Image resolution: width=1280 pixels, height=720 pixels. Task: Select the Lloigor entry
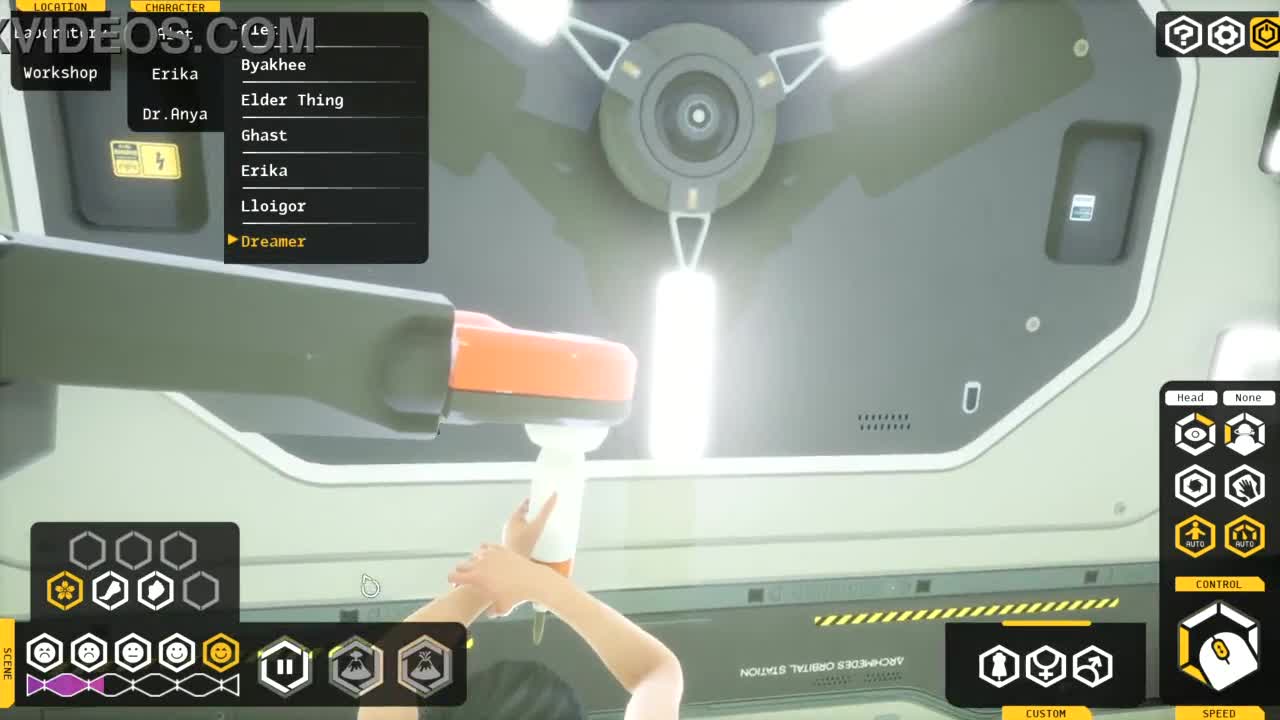point(273,206)
